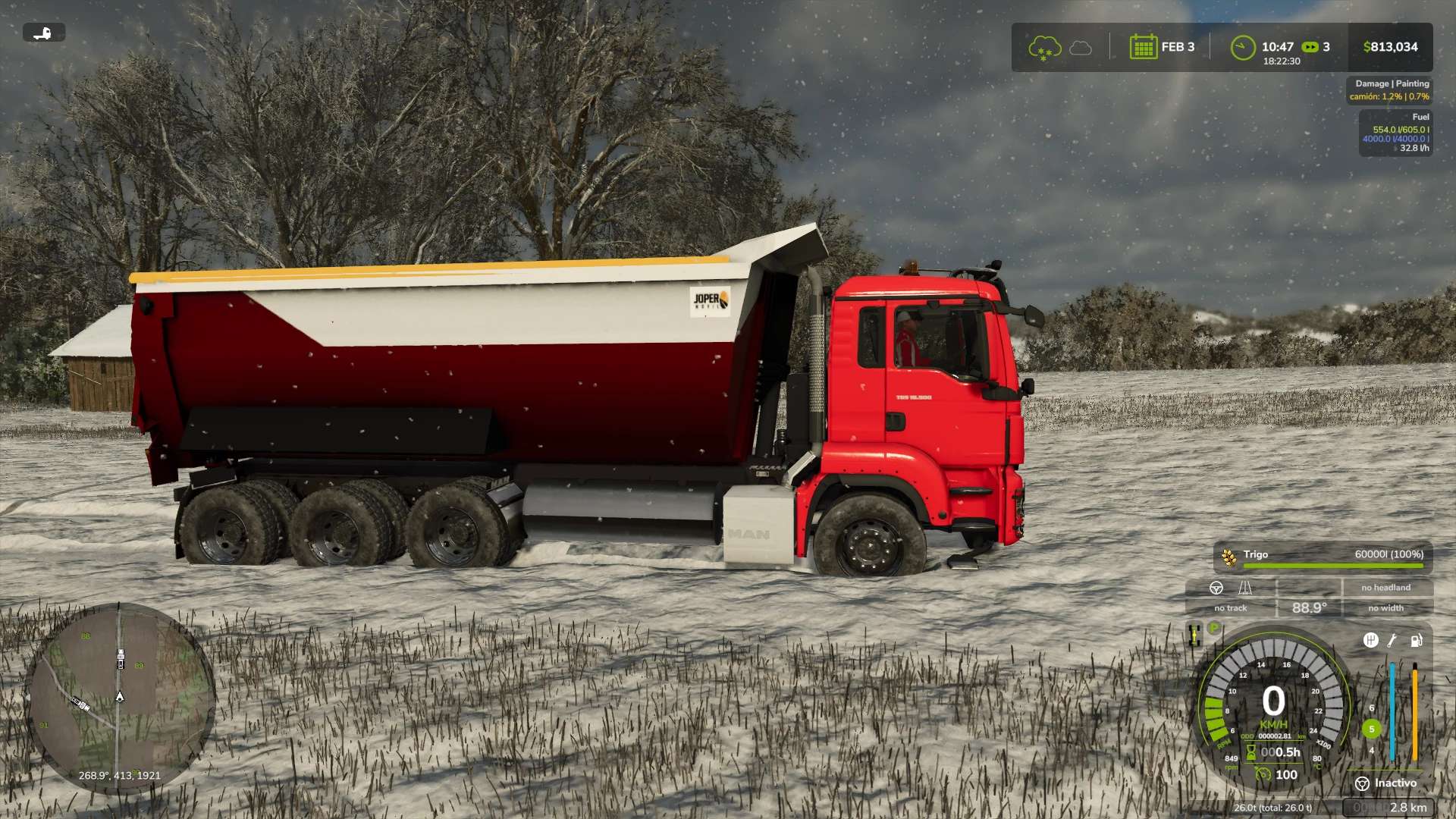Screen dimensions: 1456x819
Task: Click the green clock icon
Action: [1243, 48]
